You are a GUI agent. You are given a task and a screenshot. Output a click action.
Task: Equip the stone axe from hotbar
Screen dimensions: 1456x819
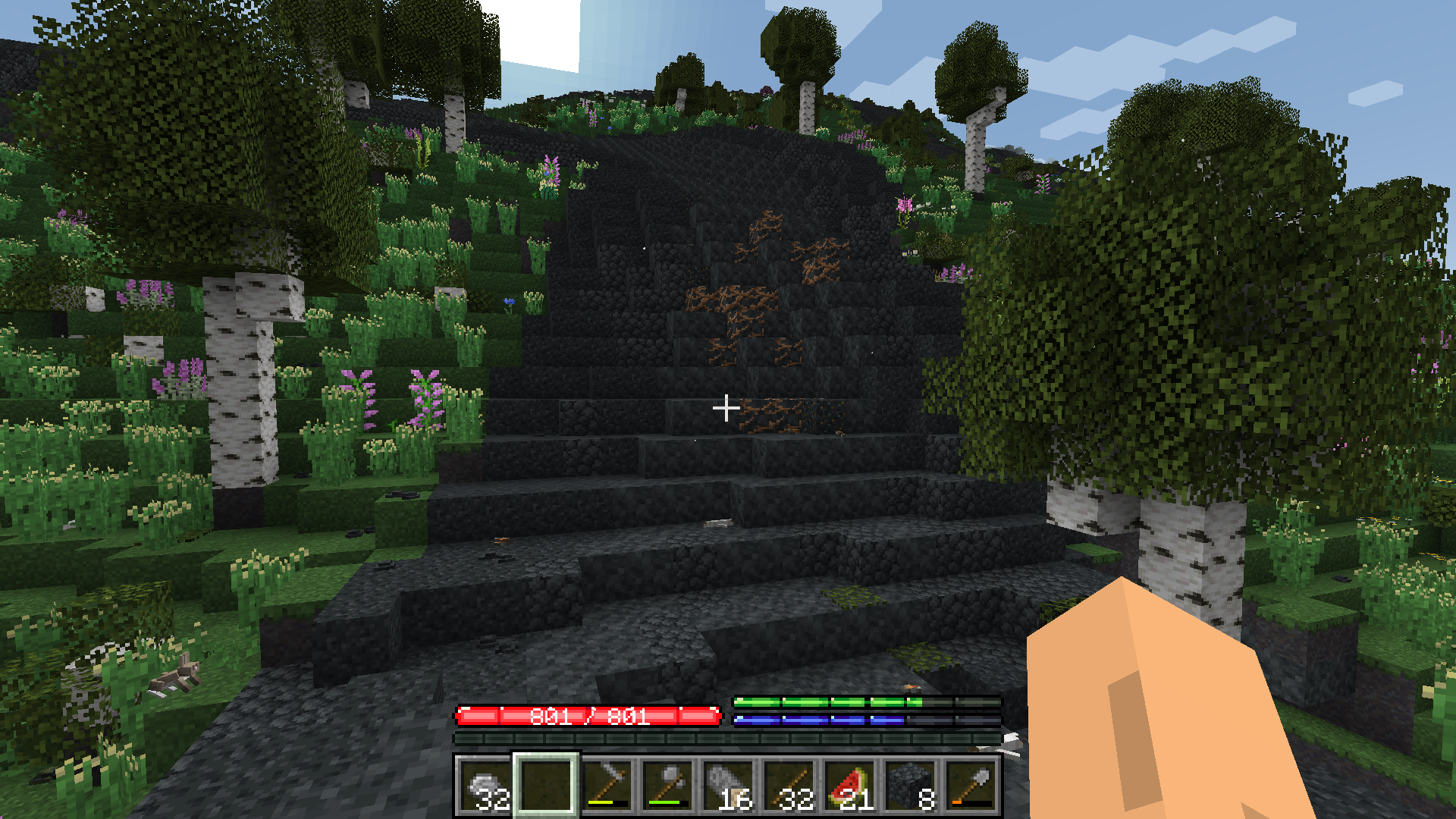coord(667,785)
